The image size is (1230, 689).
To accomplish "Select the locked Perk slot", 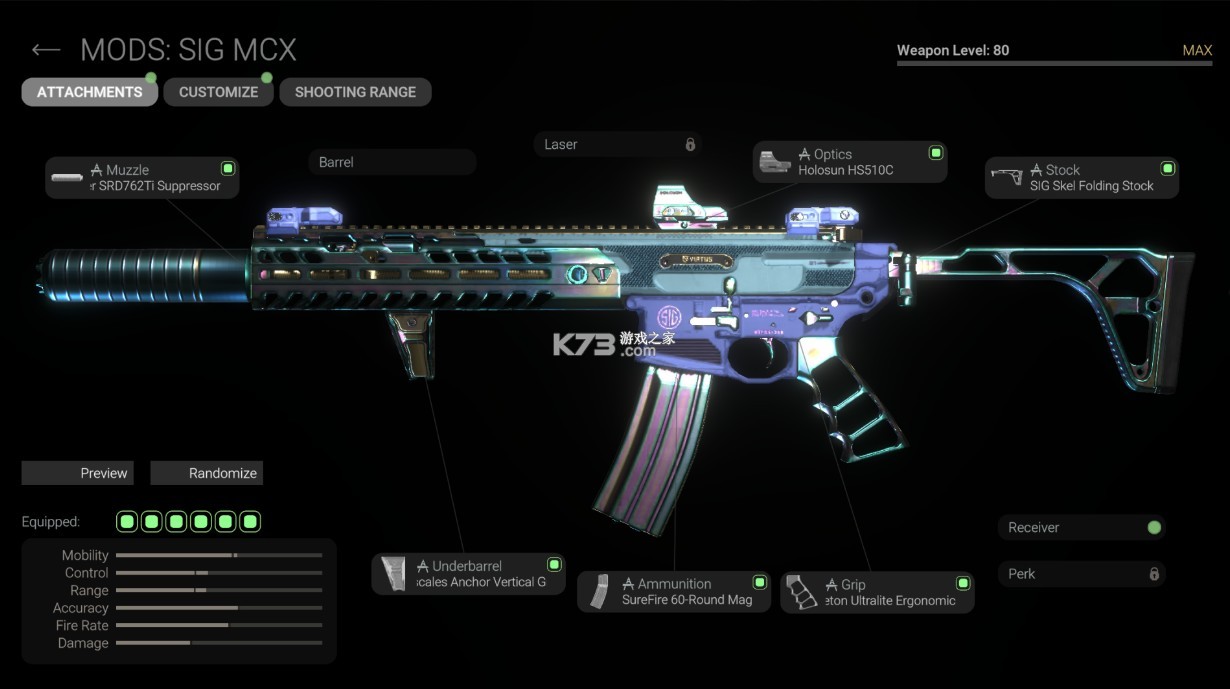I will (x=1081, y=574).
